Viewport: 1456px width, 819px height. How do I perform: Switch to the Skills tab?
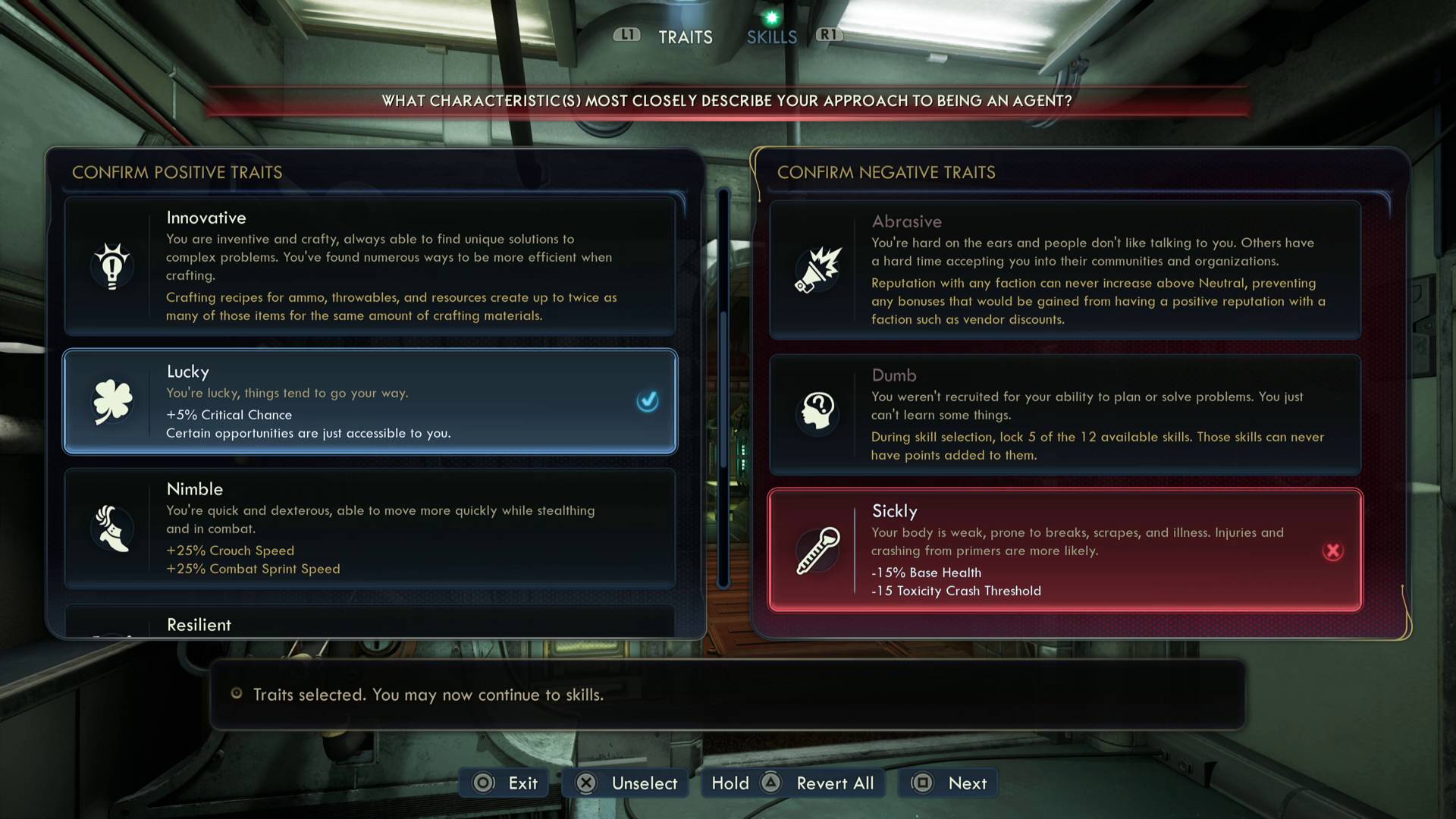(x=771, y=37)
